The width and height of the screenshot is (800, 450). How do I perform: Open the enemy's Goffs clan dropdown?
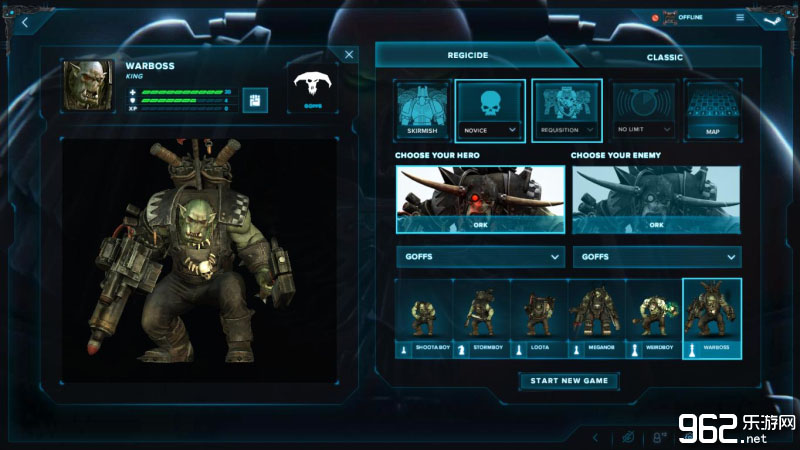coord(656,257)
